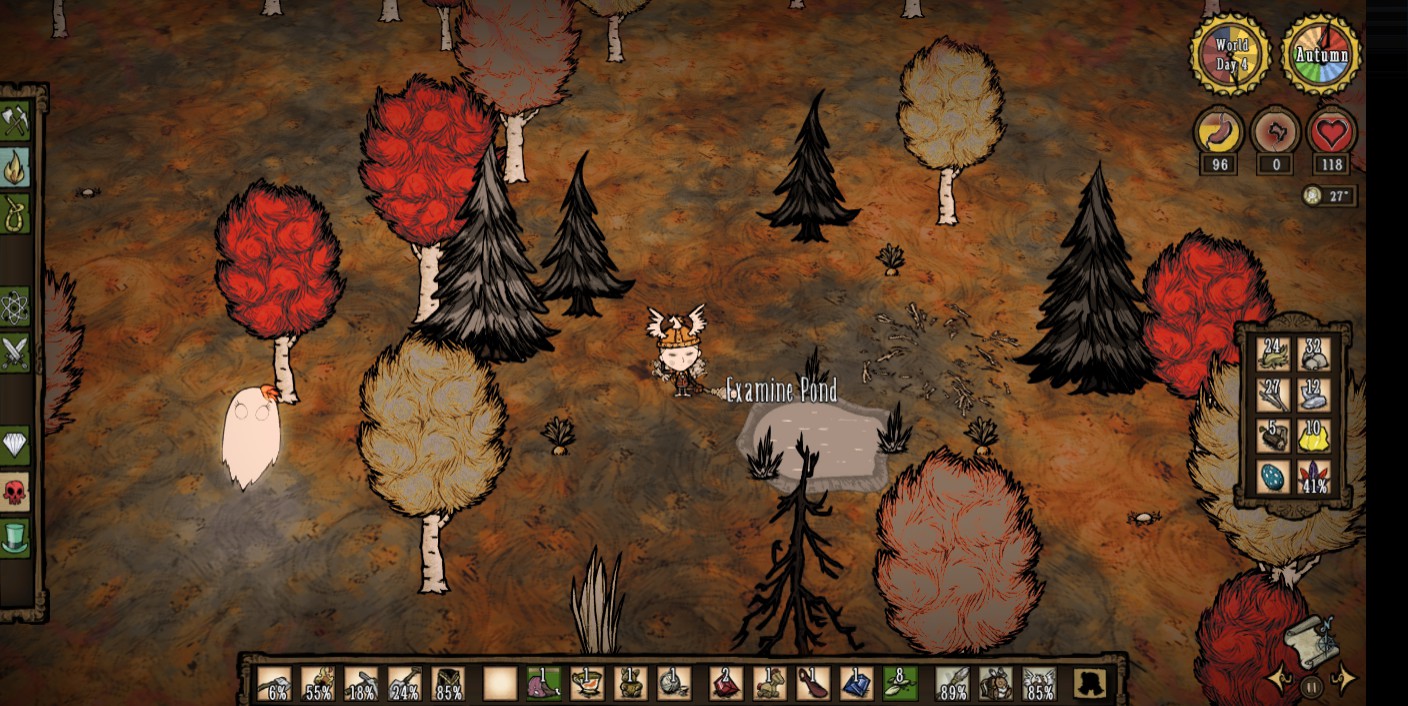This screenshot has width=1408, height=706.
Task: Open the Fire crafting tab
Action: (15, 167)
